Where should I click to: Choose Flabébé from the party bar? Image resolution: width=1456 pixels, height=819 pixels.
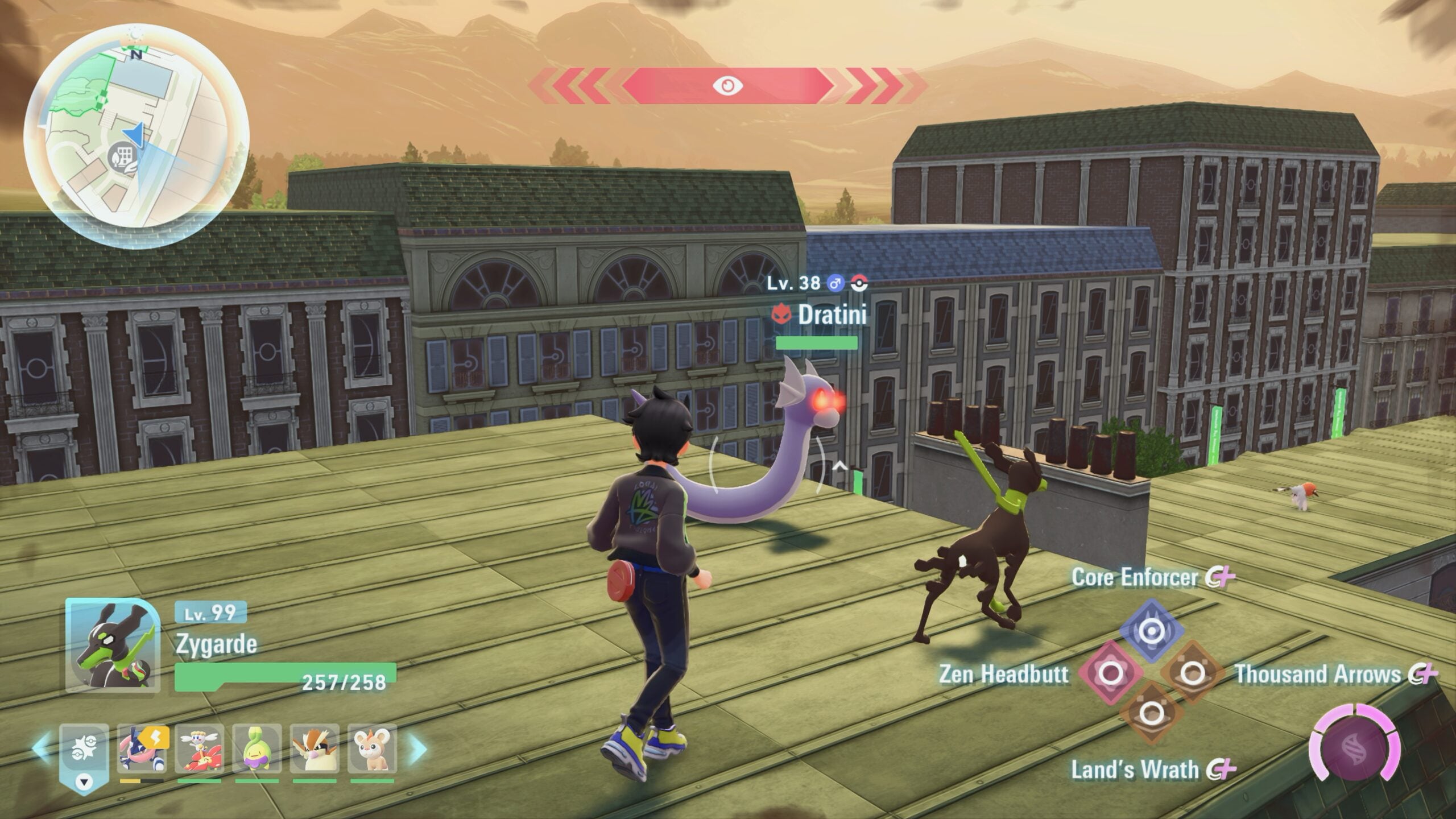[199, 748]
